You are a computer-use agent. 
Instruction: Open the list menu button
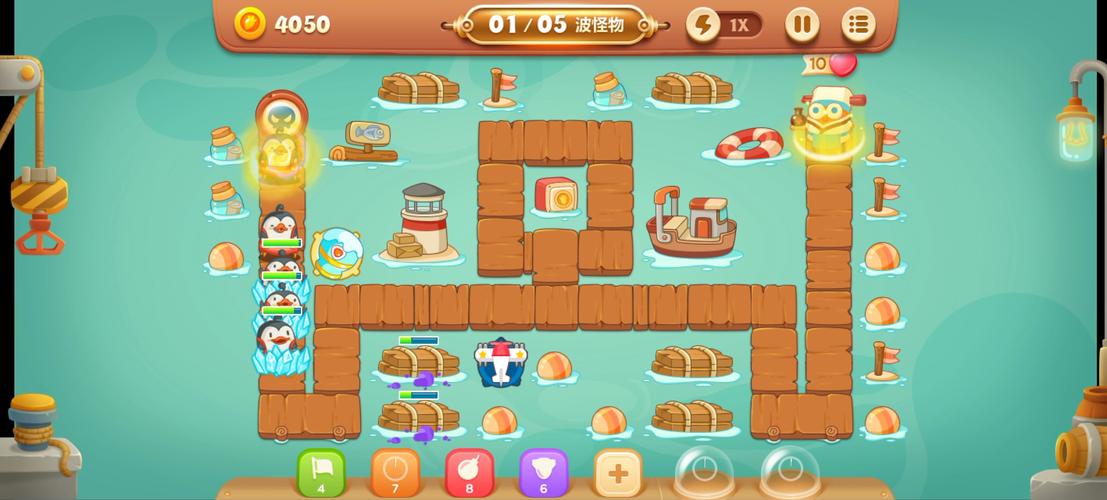[x=858, y=24]
